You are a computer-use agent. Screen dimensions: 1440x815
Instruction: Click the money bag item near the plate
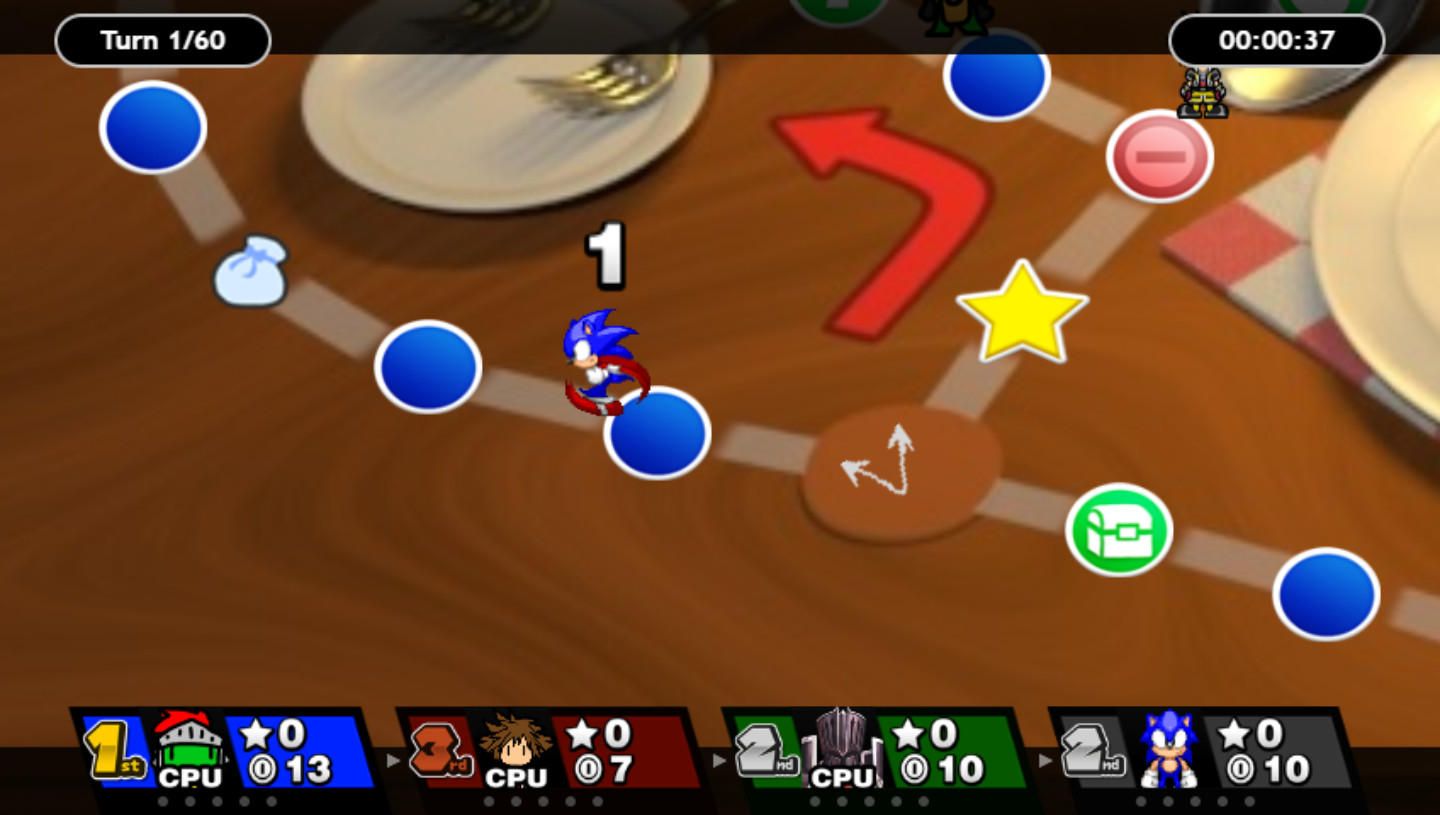251,272
